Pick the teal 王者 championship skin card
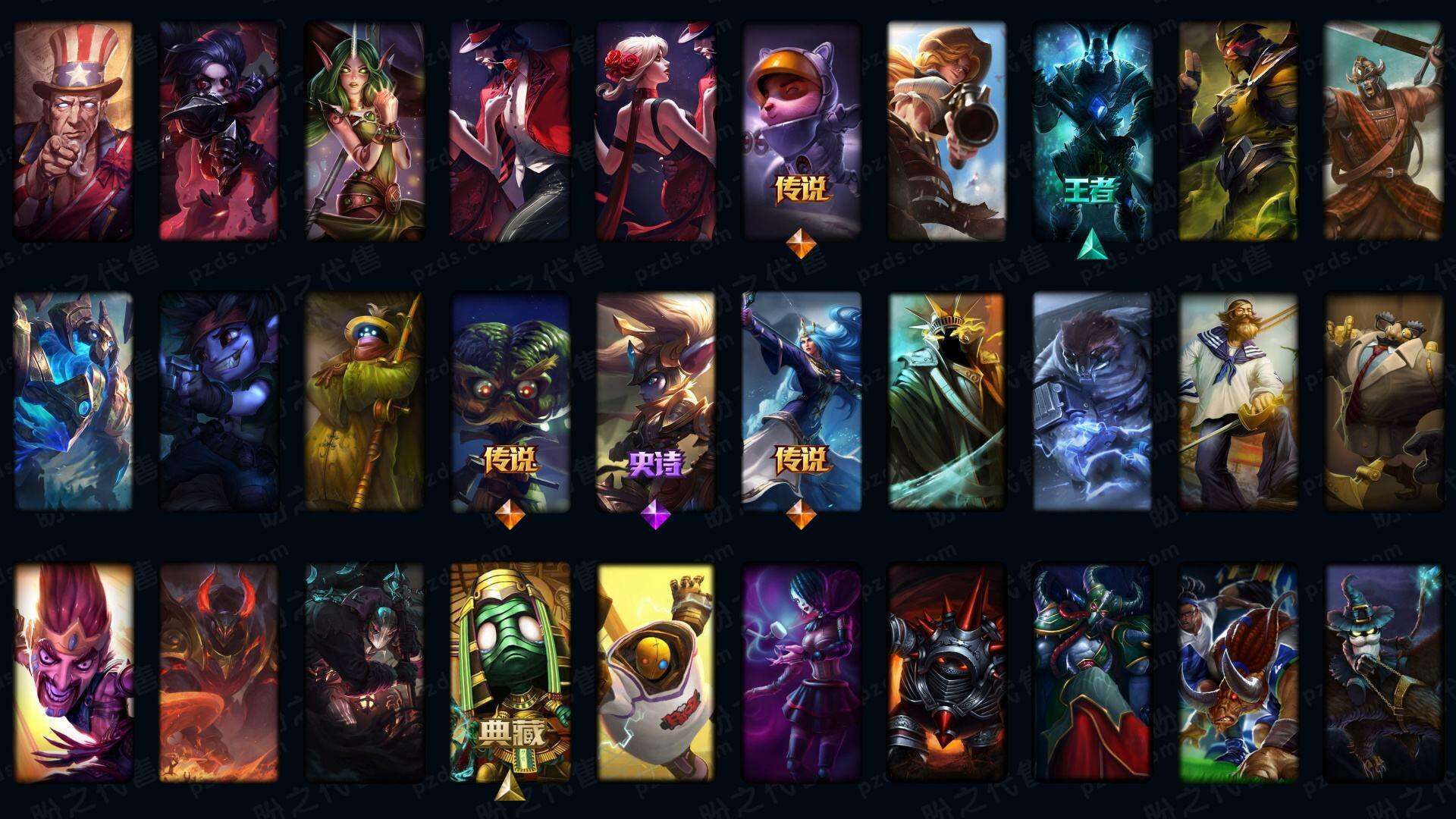This screenshot has height=819, width=1456. (x=1092, y=130)
